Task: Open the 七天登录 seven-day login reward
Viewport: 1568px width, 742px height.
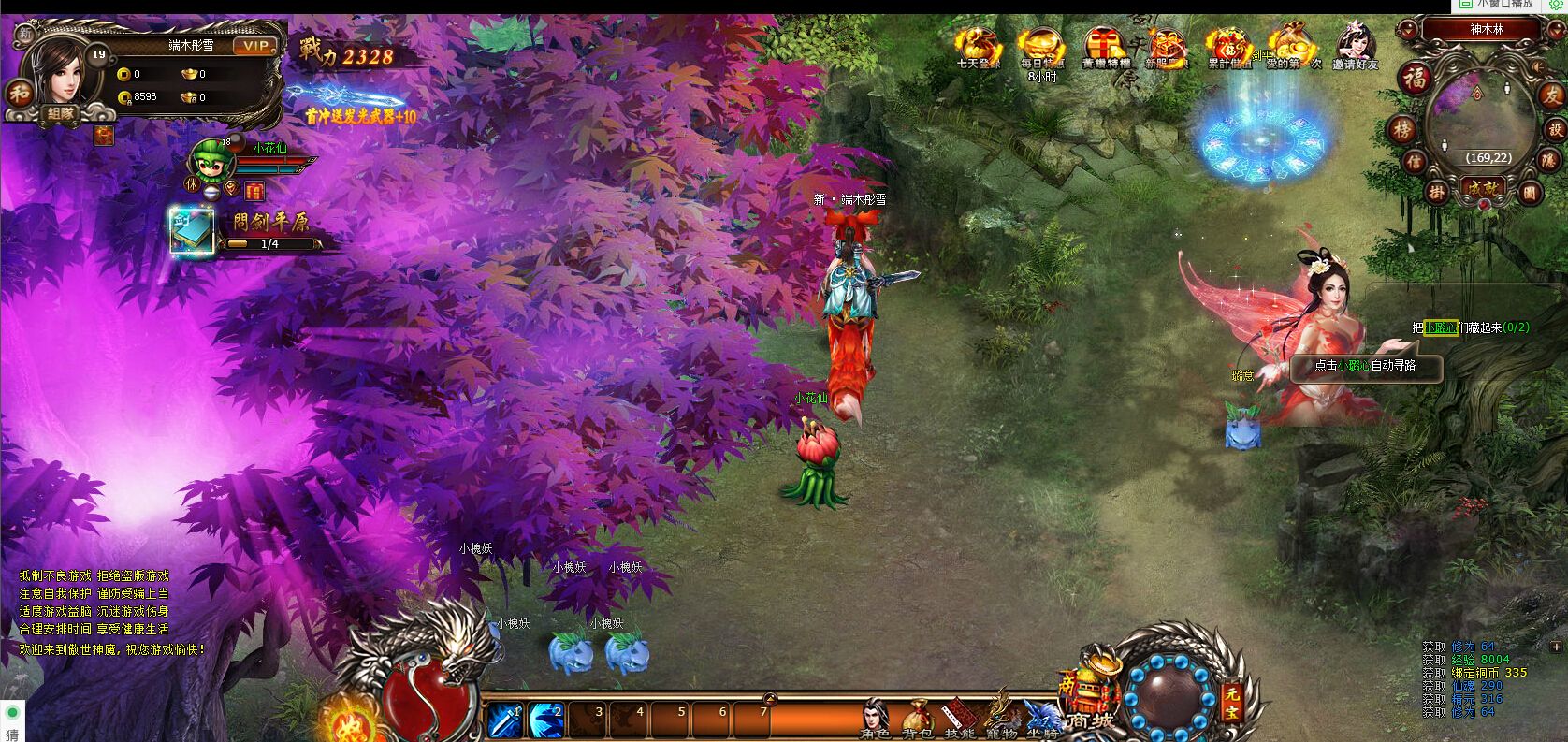Action: (979, 46)
